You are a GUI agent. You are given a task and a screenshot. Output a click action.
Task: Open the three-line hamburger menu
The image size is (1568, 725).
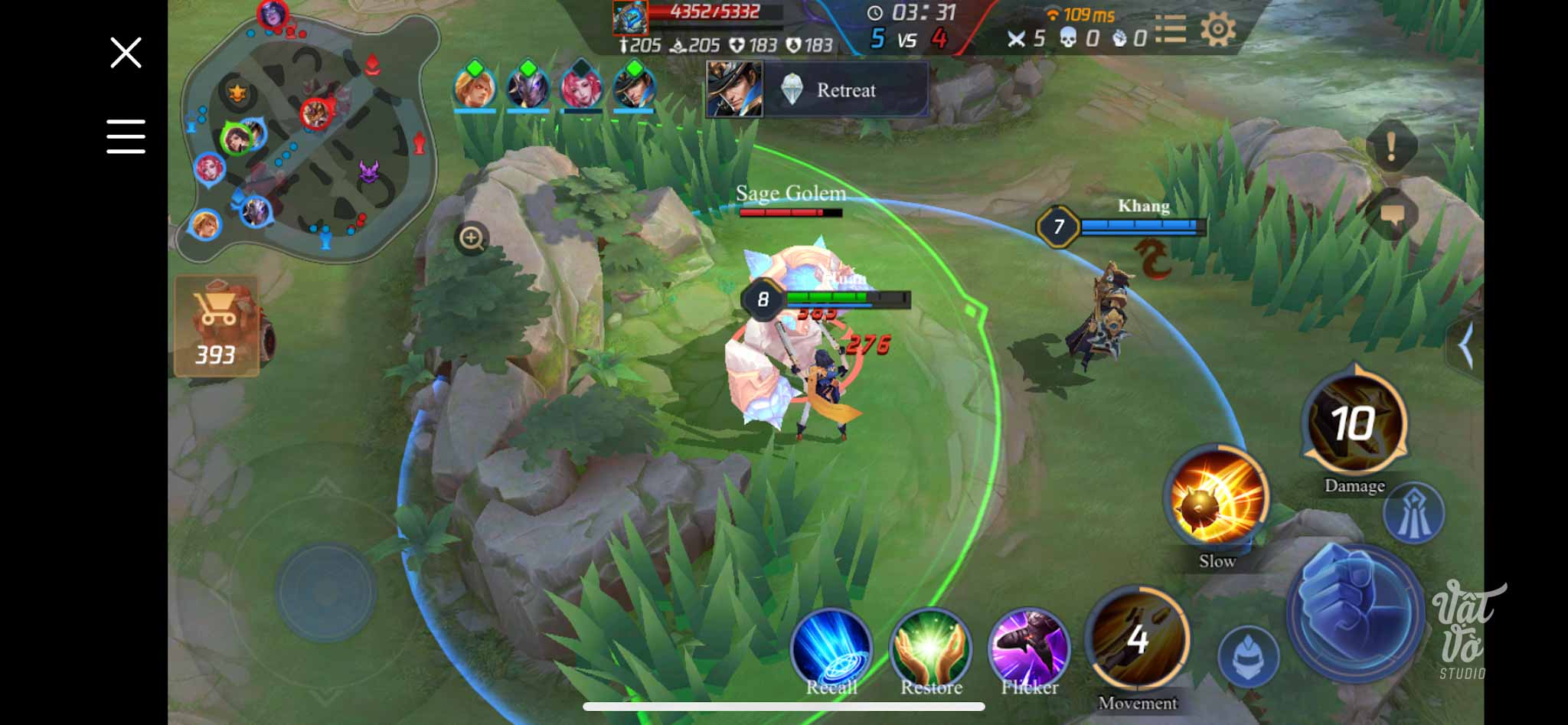[x=126, y=136]
